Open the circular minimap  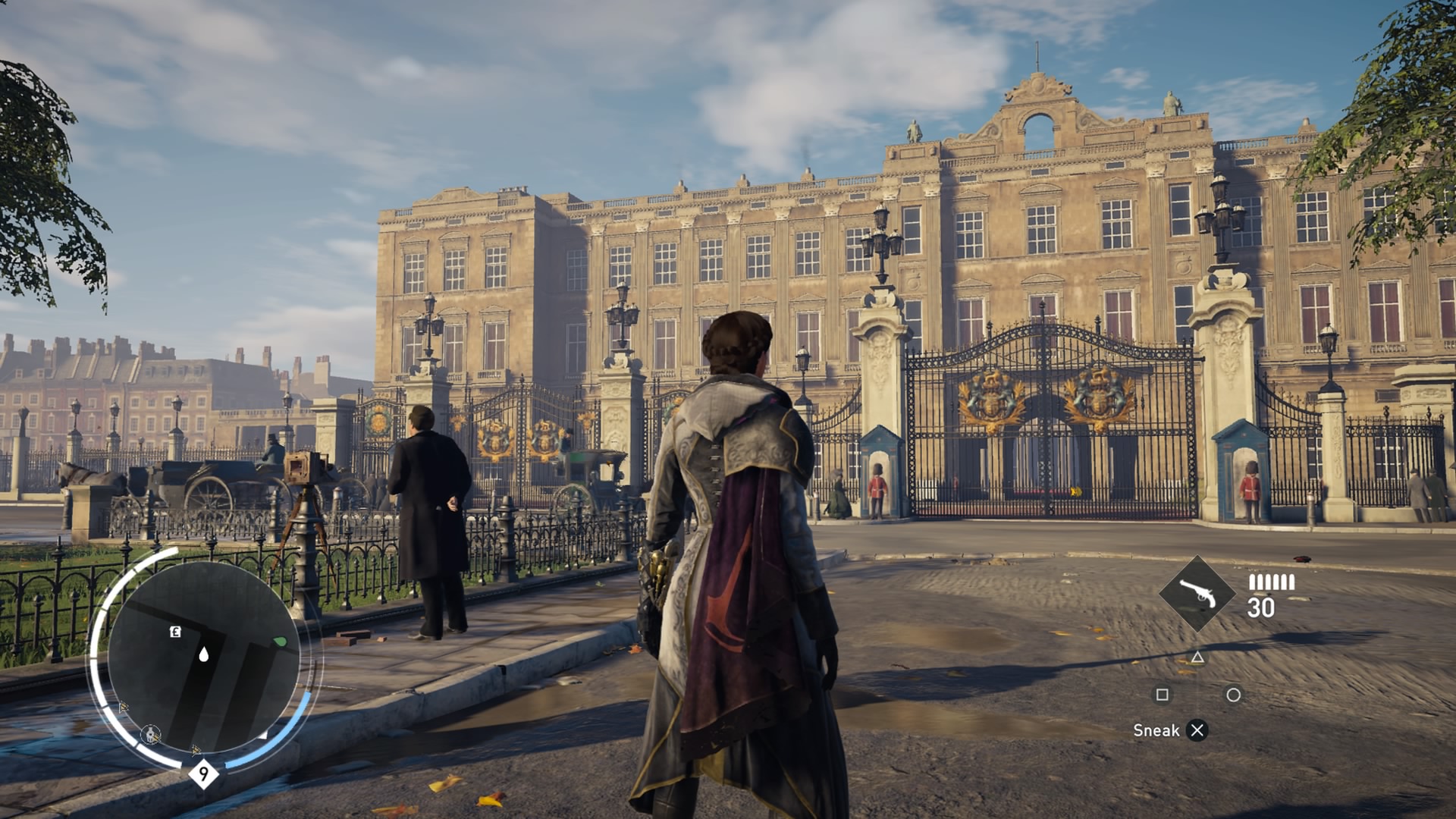203,657
